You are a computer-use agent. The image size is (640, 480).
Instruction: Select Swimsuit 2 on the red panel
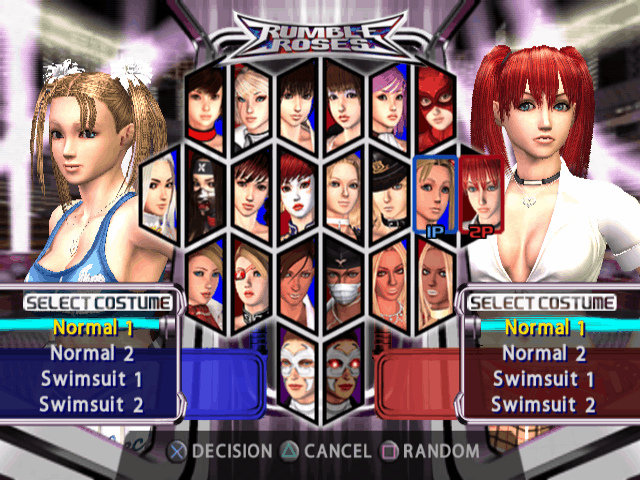545,404
